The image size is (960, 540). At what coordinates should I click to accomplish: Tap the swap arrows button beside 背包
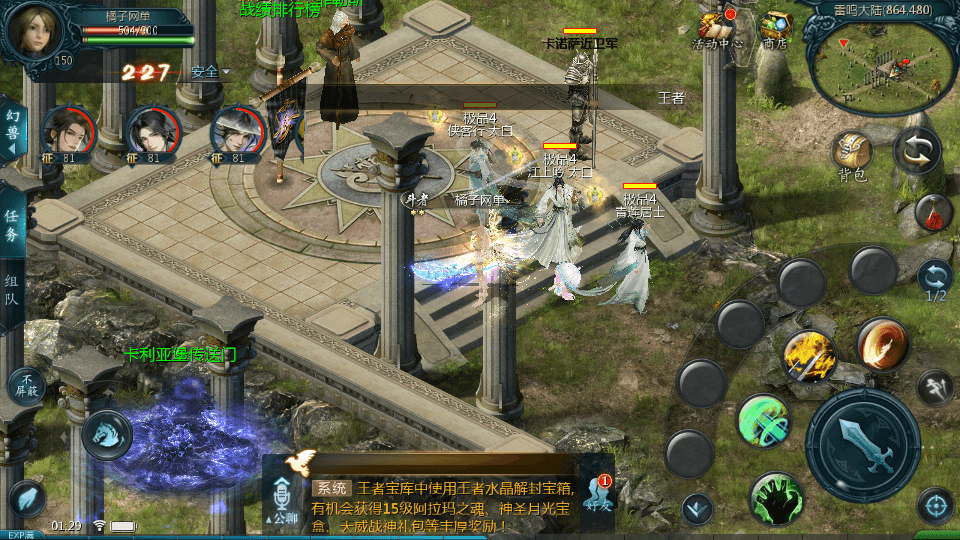coord(916,150)
